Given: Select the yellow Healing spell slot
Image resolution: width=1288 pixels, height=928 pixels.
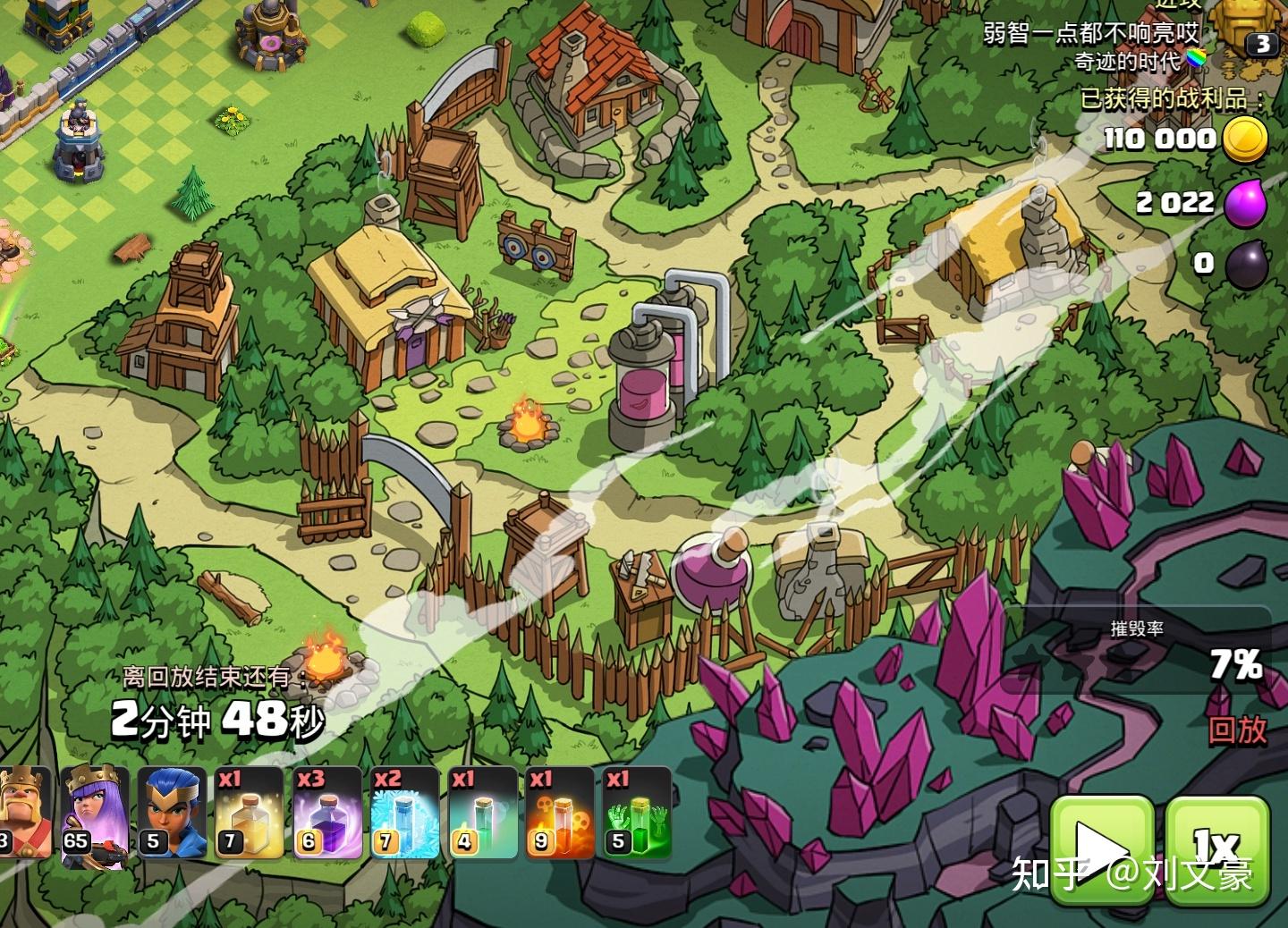Looking at the screenshot, I should [x=250, y=812].
